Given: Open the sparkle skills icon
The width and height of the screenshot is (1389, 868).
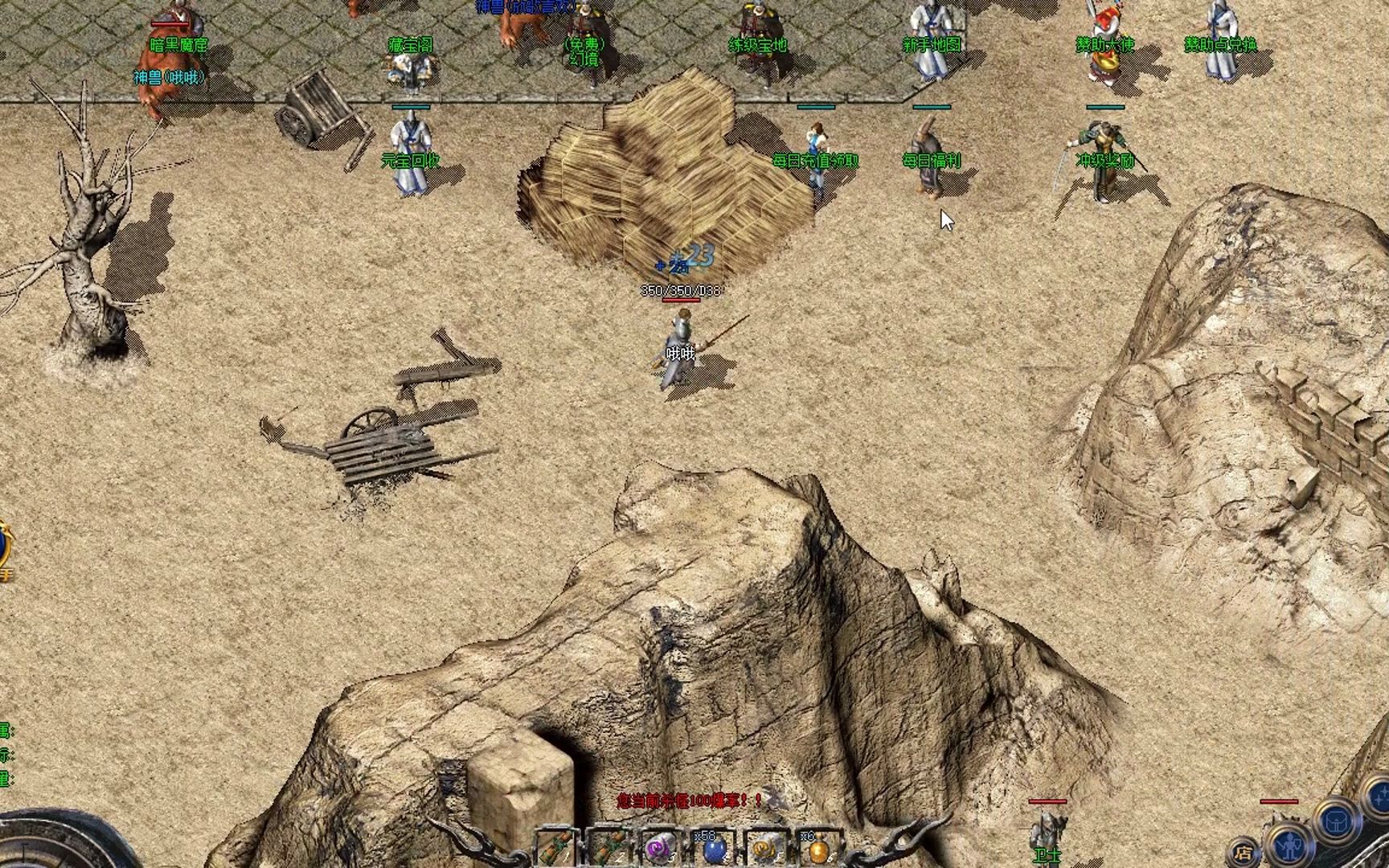Looking at the screenshot, I should pyautogui.click(x=1379, y=796).
